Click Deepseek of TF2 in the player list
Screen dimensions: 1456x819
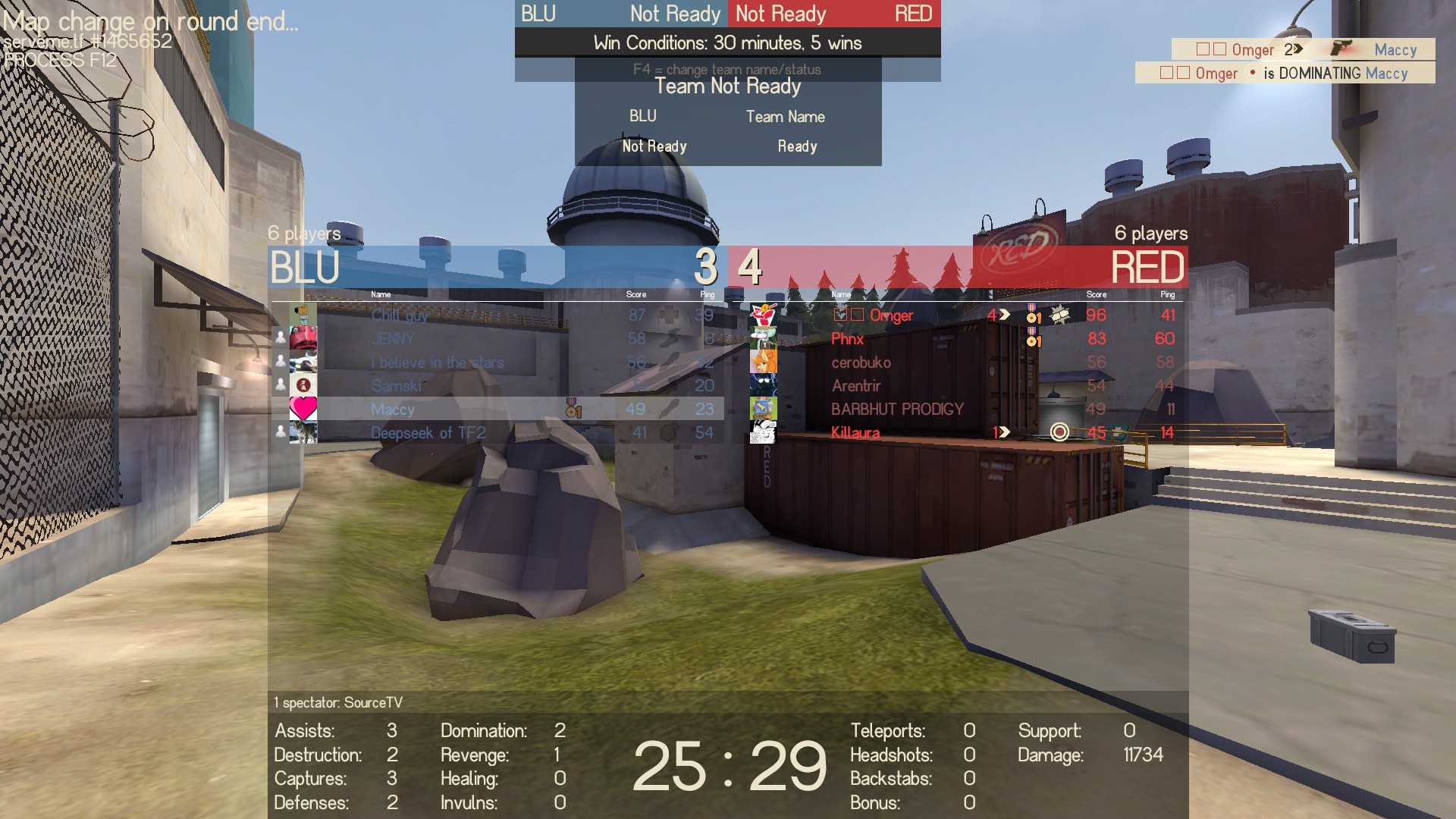[428, 433]
